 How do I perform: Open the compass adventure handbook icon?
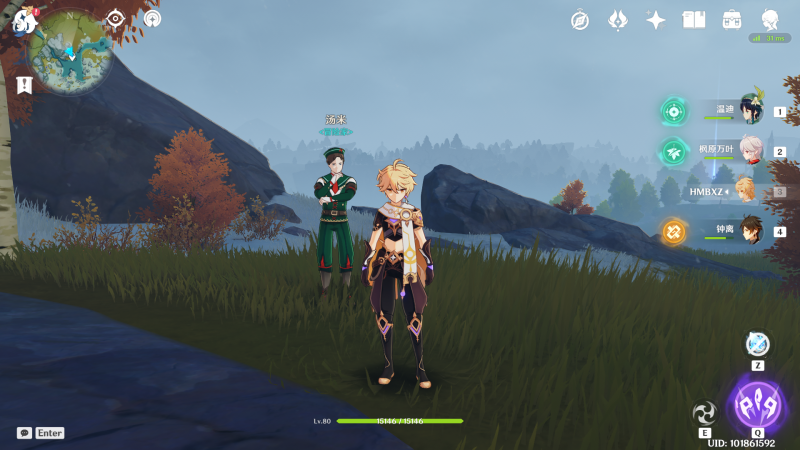coord(580,20)
